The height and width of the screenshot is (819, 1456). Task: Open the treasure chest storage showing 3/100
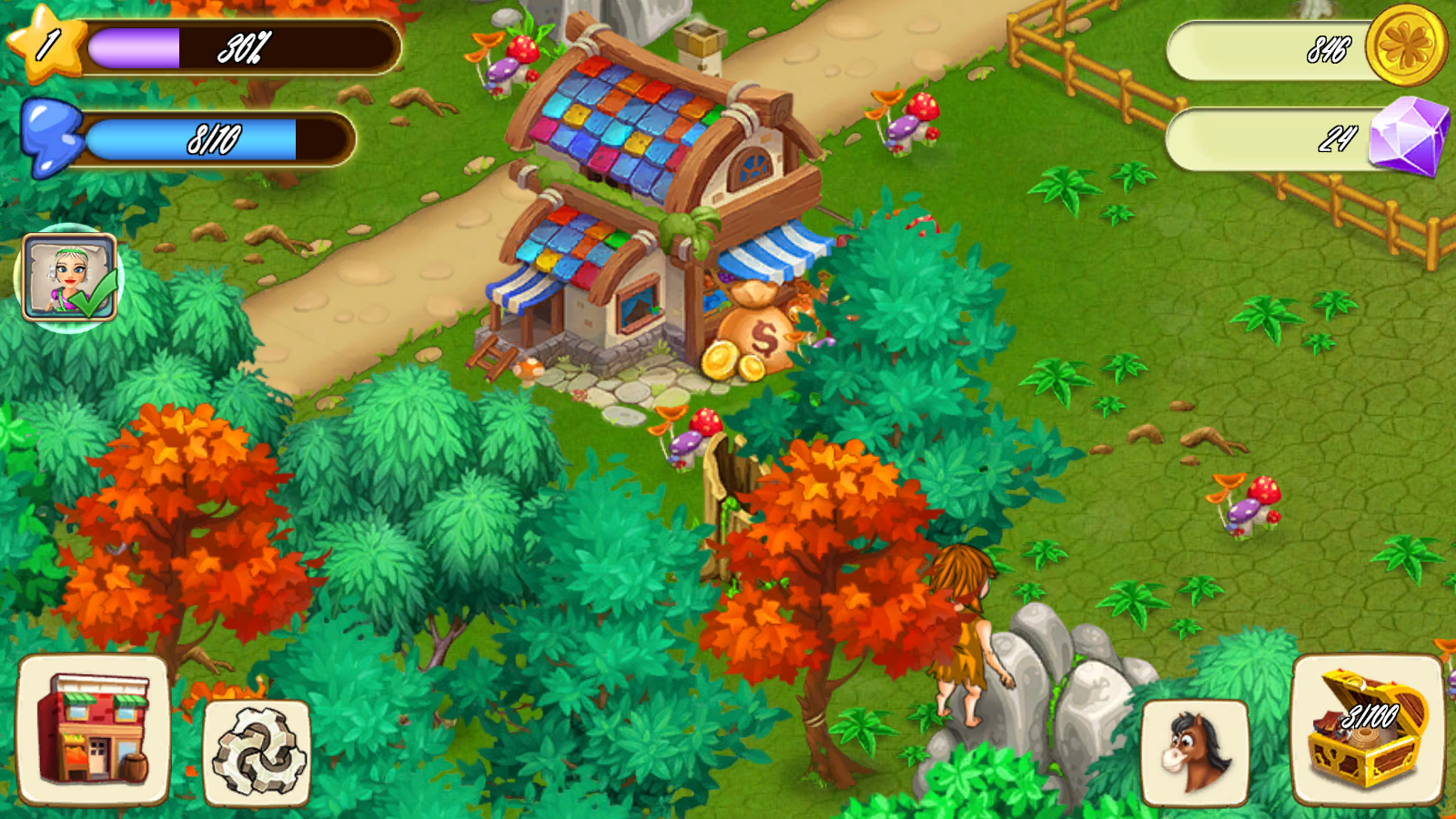1367,728
